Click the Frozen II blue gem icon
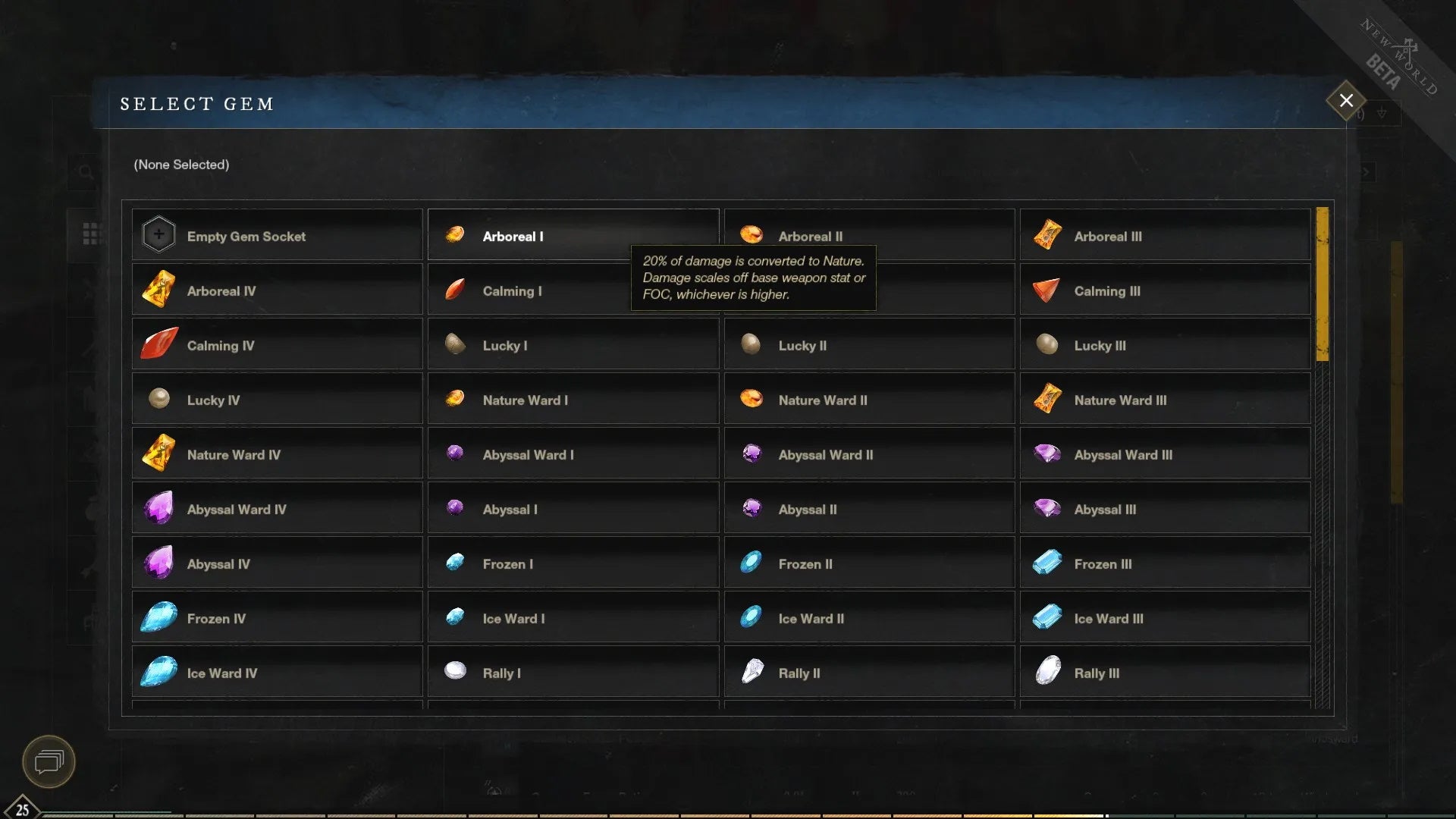This screenshot has height=819, width=1456. [752, 563]
